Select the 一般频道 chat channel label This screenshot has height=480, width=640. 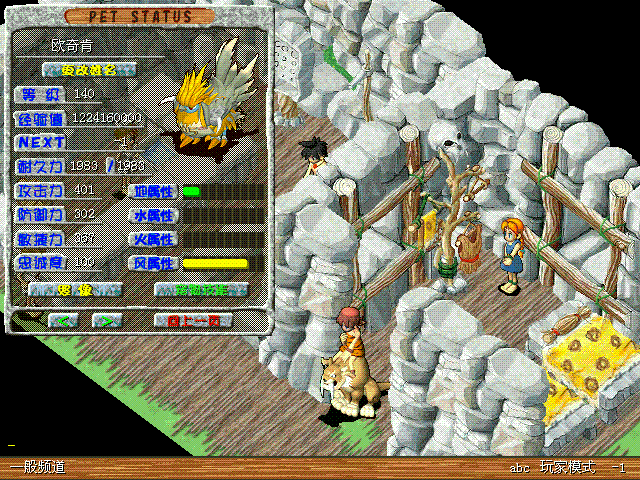click(x=38, y=467)
